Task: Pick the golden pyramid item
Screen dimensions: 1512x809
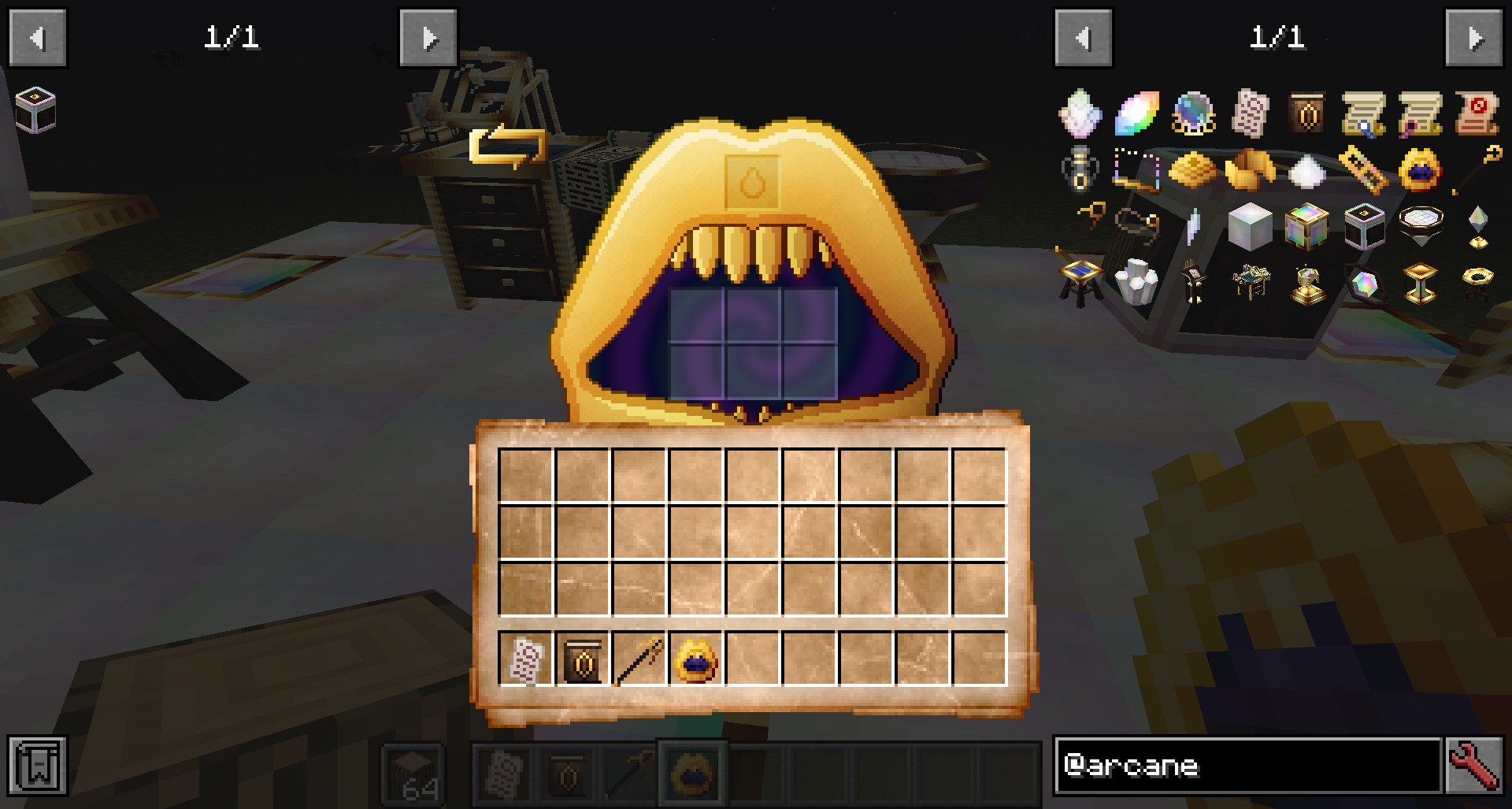Action: click(1193, 170)
